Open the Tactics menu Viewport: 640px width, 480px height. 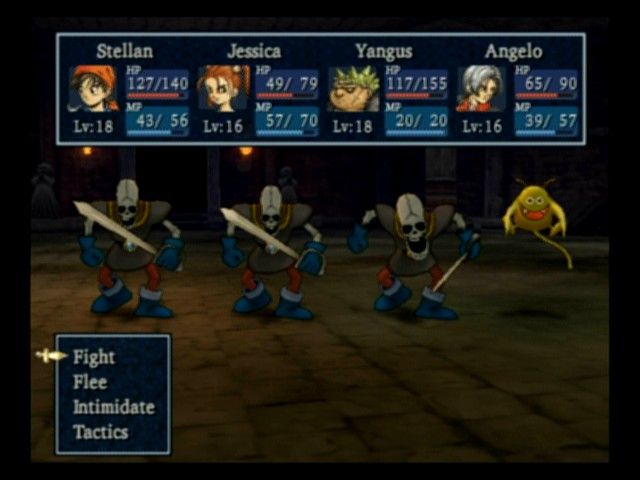coord(100,432)
